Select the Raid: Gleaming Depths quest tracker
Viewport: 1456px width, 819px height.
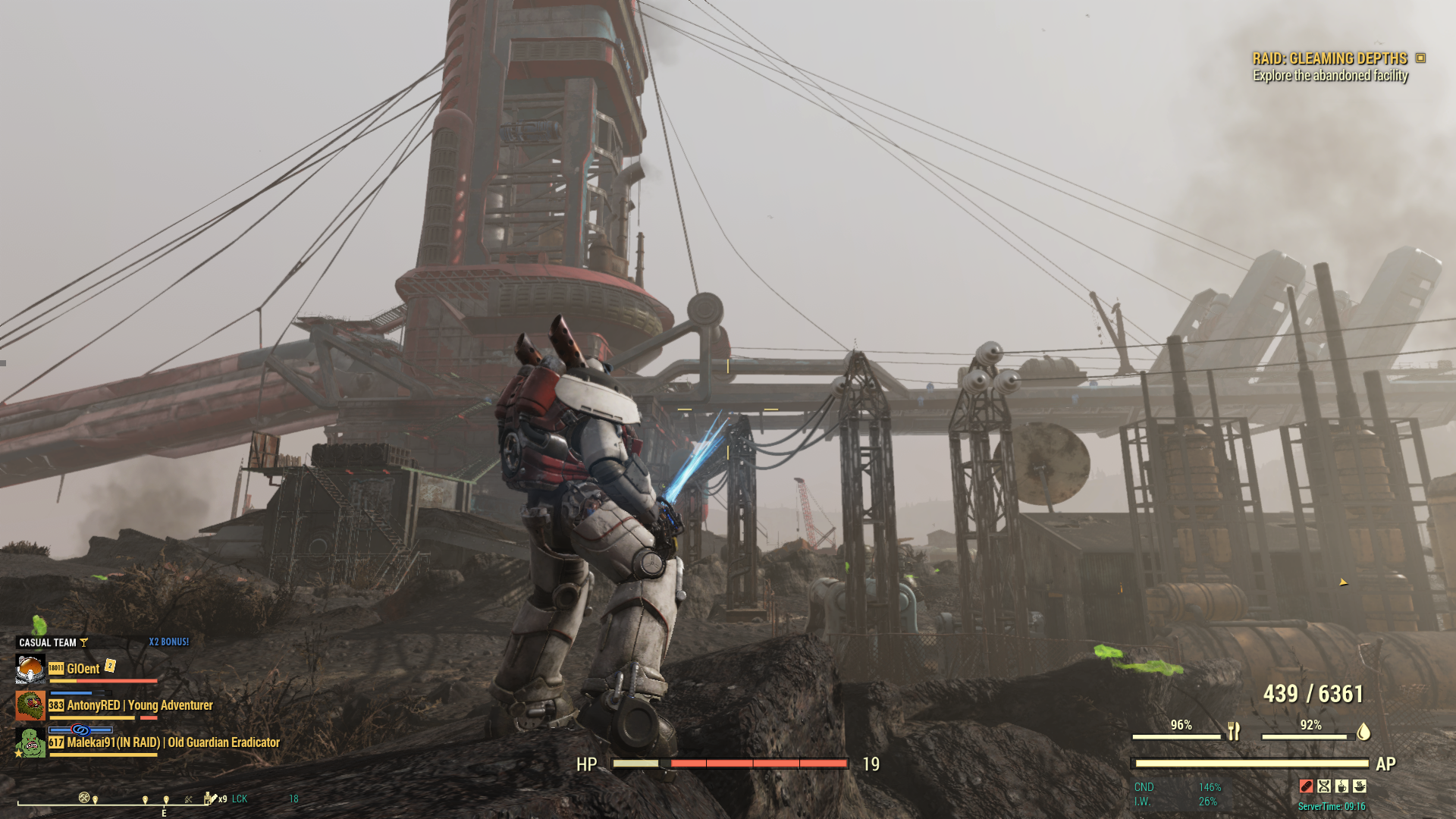click(1329, 58)
